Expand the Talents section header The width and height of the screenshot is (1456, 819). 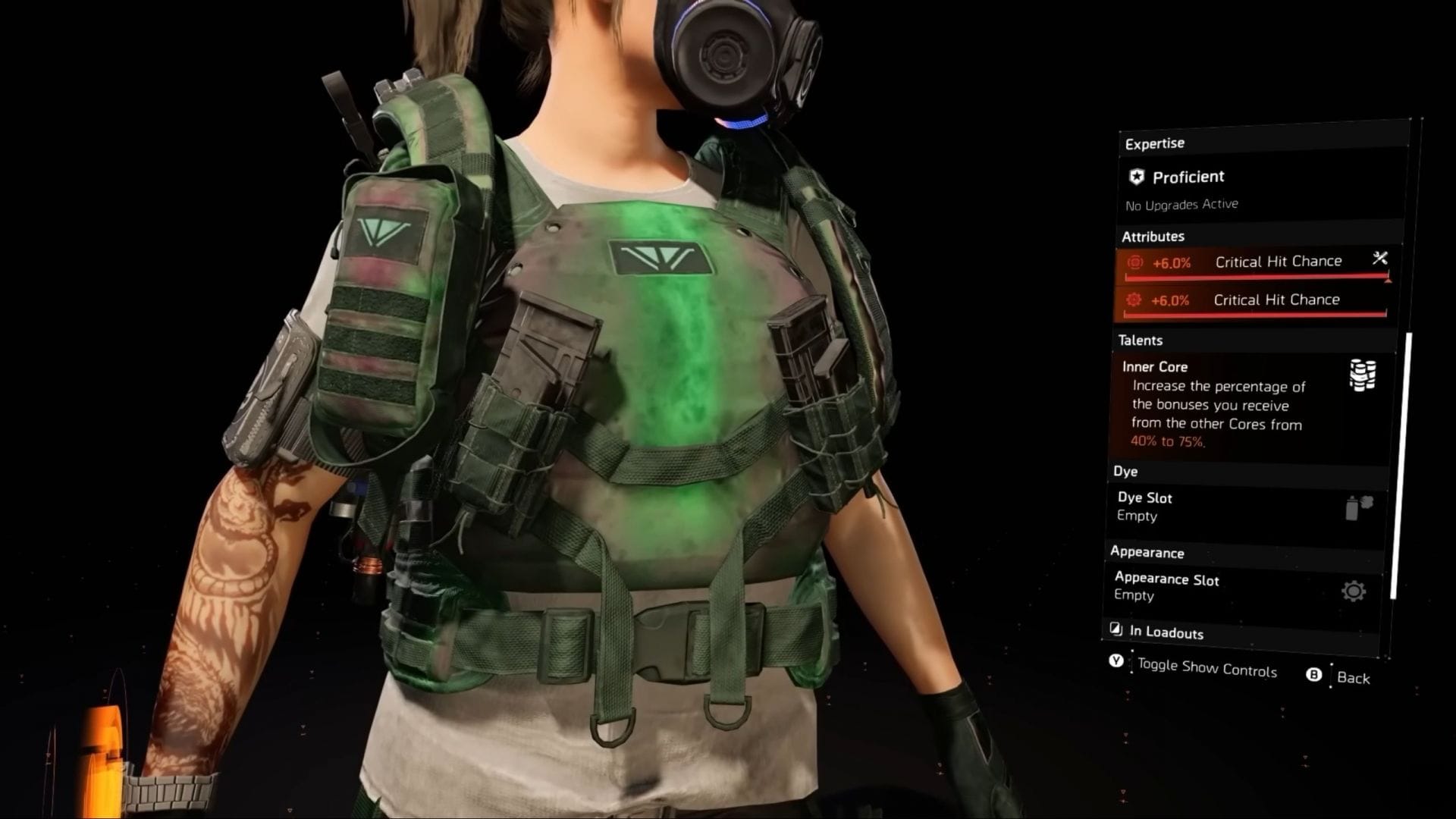pos(1141,340)
